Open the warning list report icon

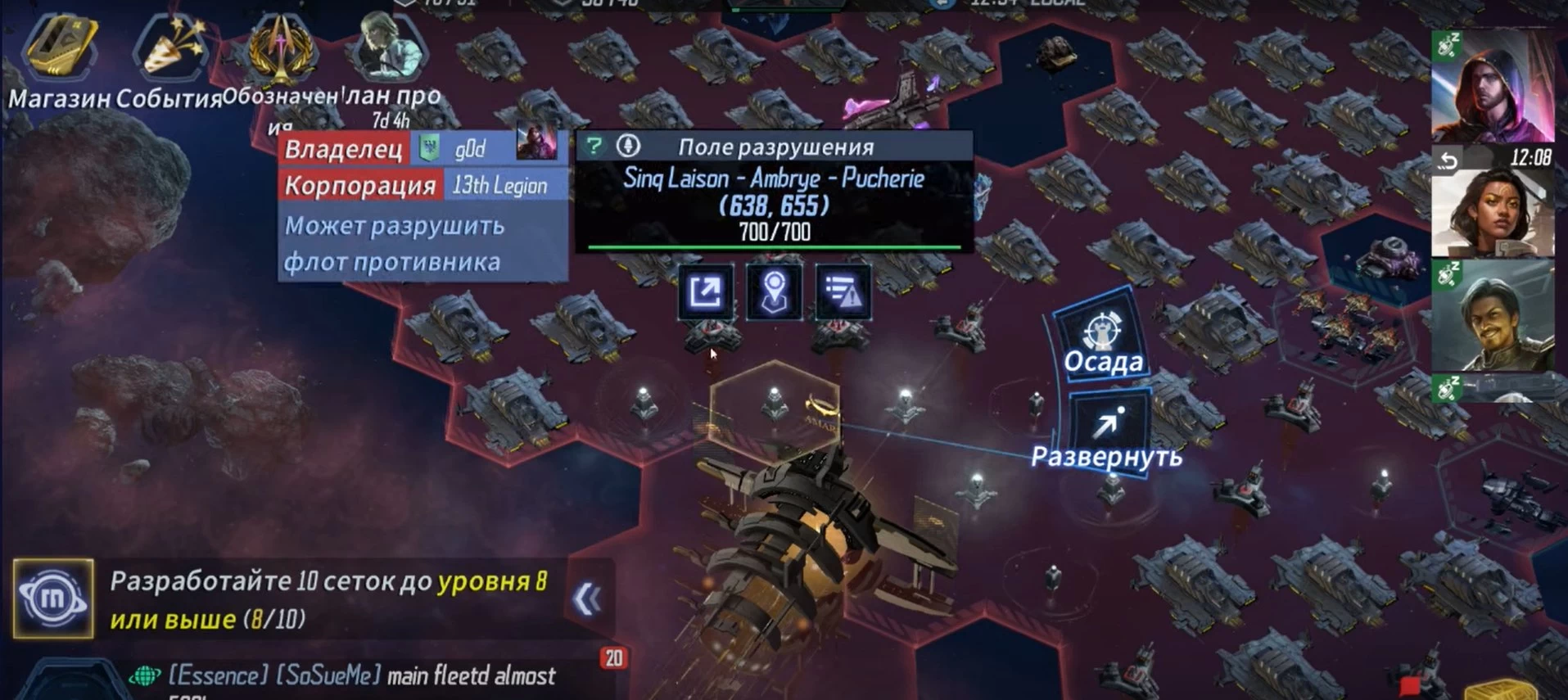point(843,292)
